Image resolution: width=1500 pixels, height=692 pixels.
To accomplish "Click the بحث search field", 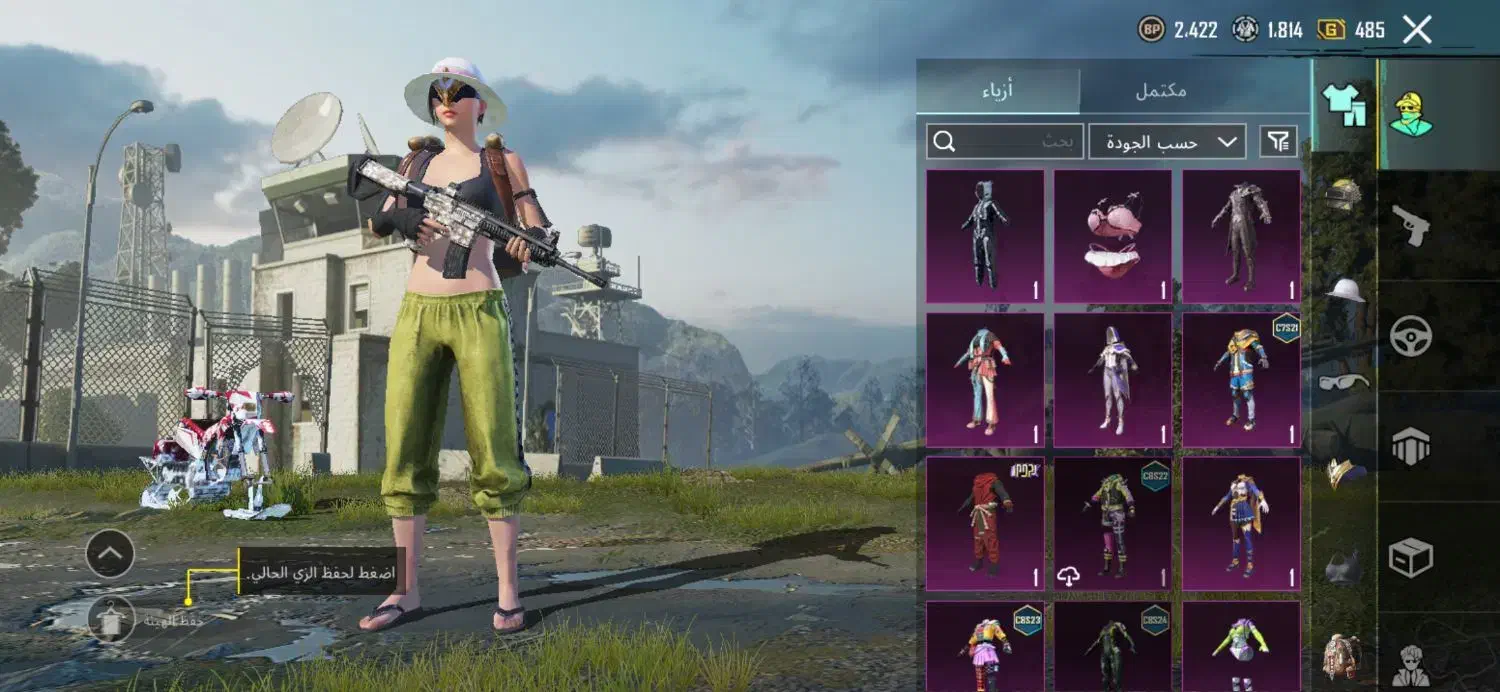I will click(x=1005, y=142).
